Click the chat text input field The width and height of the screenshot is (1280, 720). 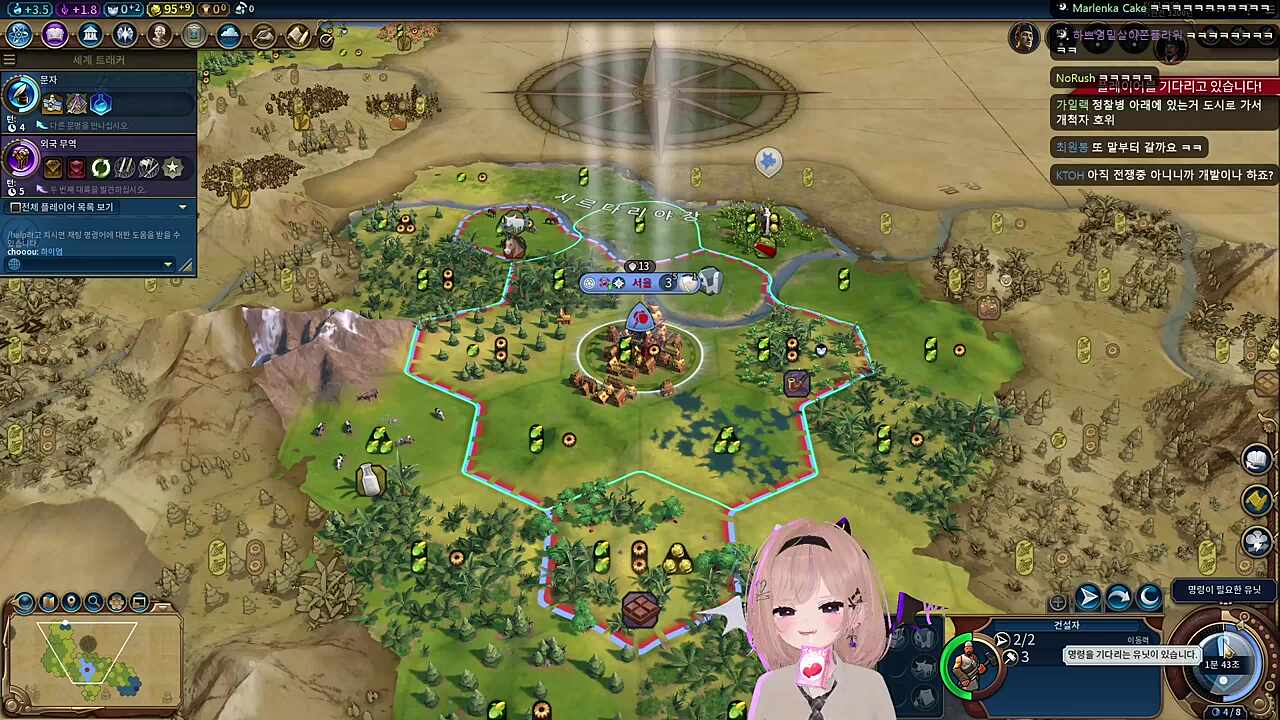[85, 264]
